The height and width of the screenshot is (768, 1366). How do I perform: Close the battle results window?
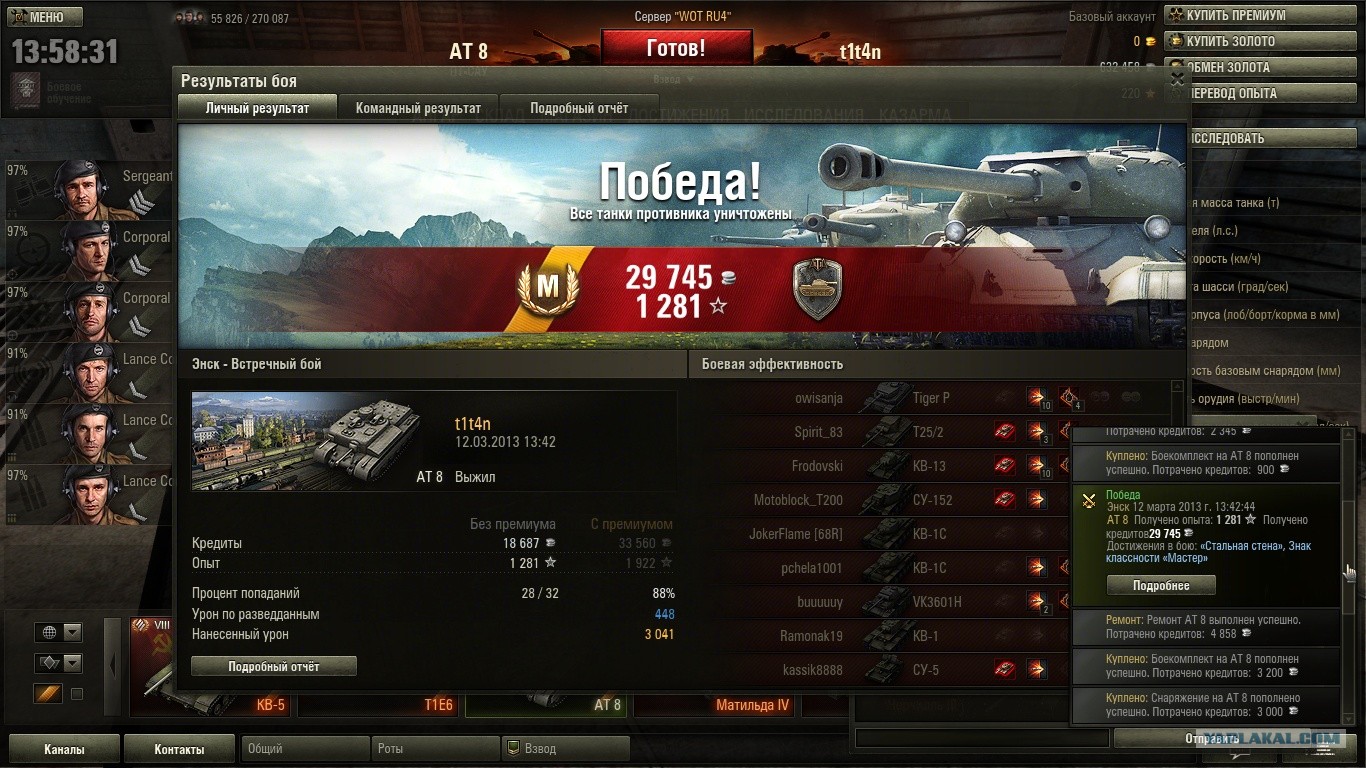(x=1177, y=77)
